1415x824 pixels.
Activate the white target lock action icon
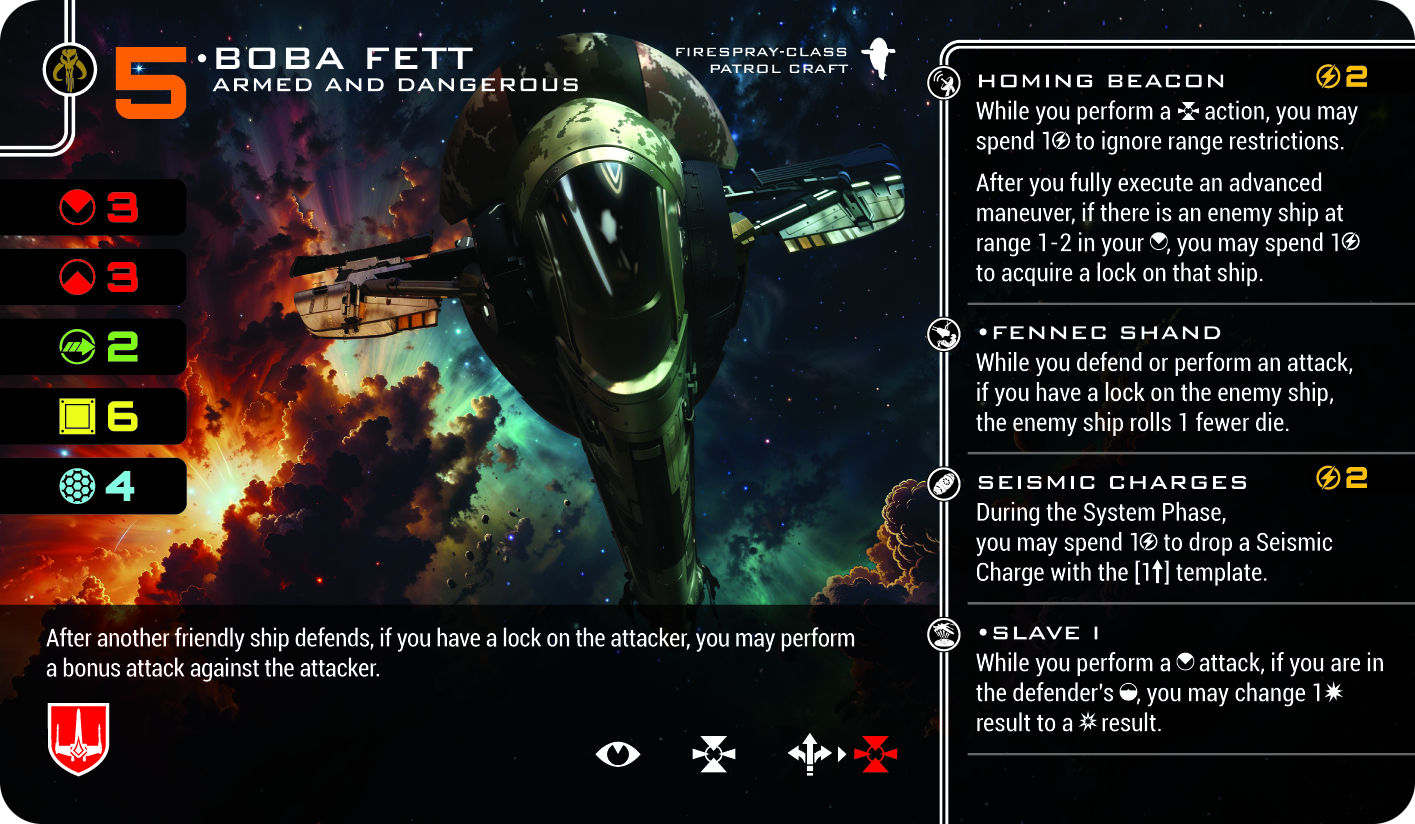tap(714, 754)
